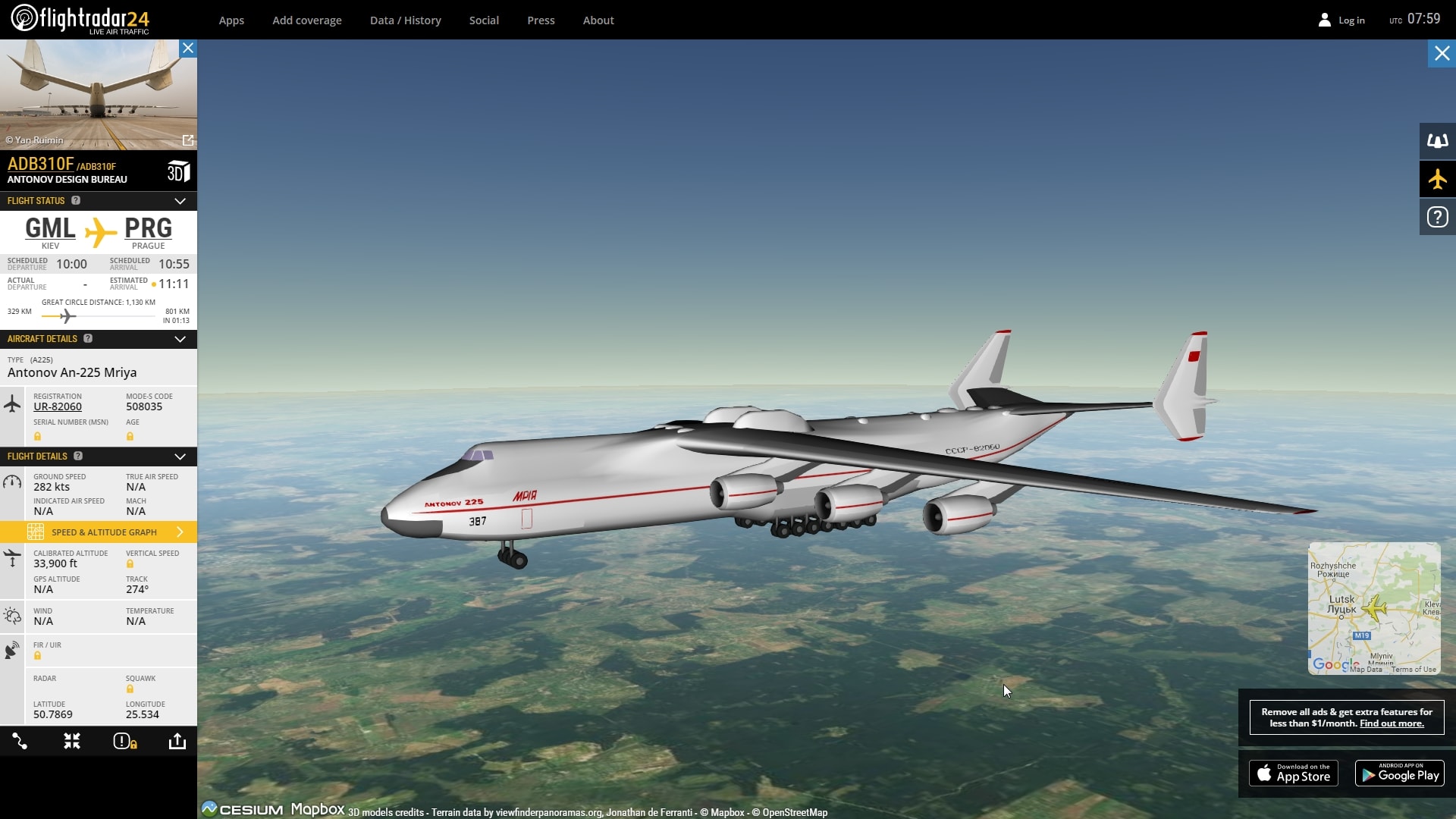This screenshot has width=1456, height=819.
Task: Open the About menu
Action: click(598, 20)
